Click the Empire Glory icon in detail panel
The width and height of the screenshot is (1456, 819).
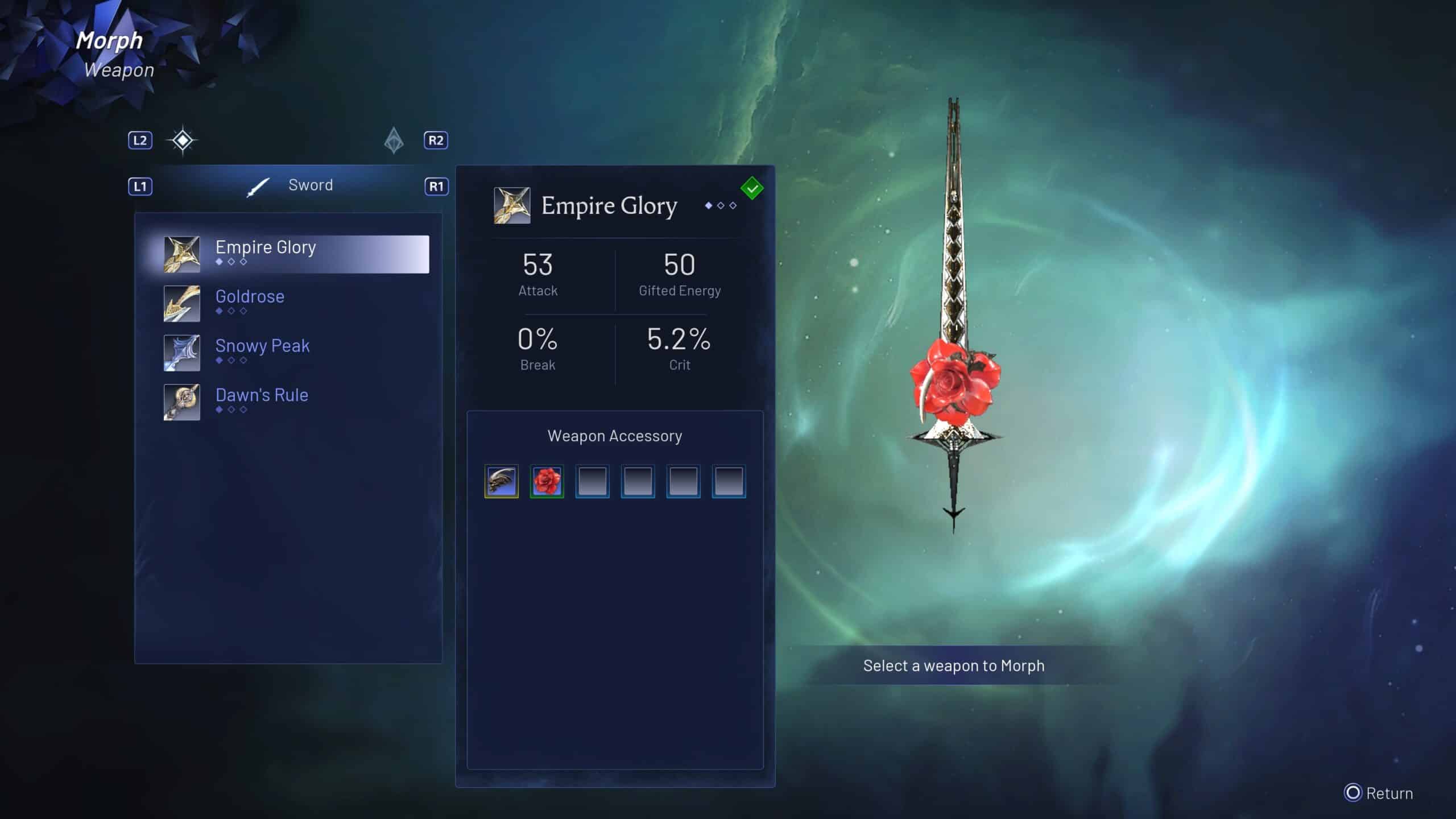(512, 205)
